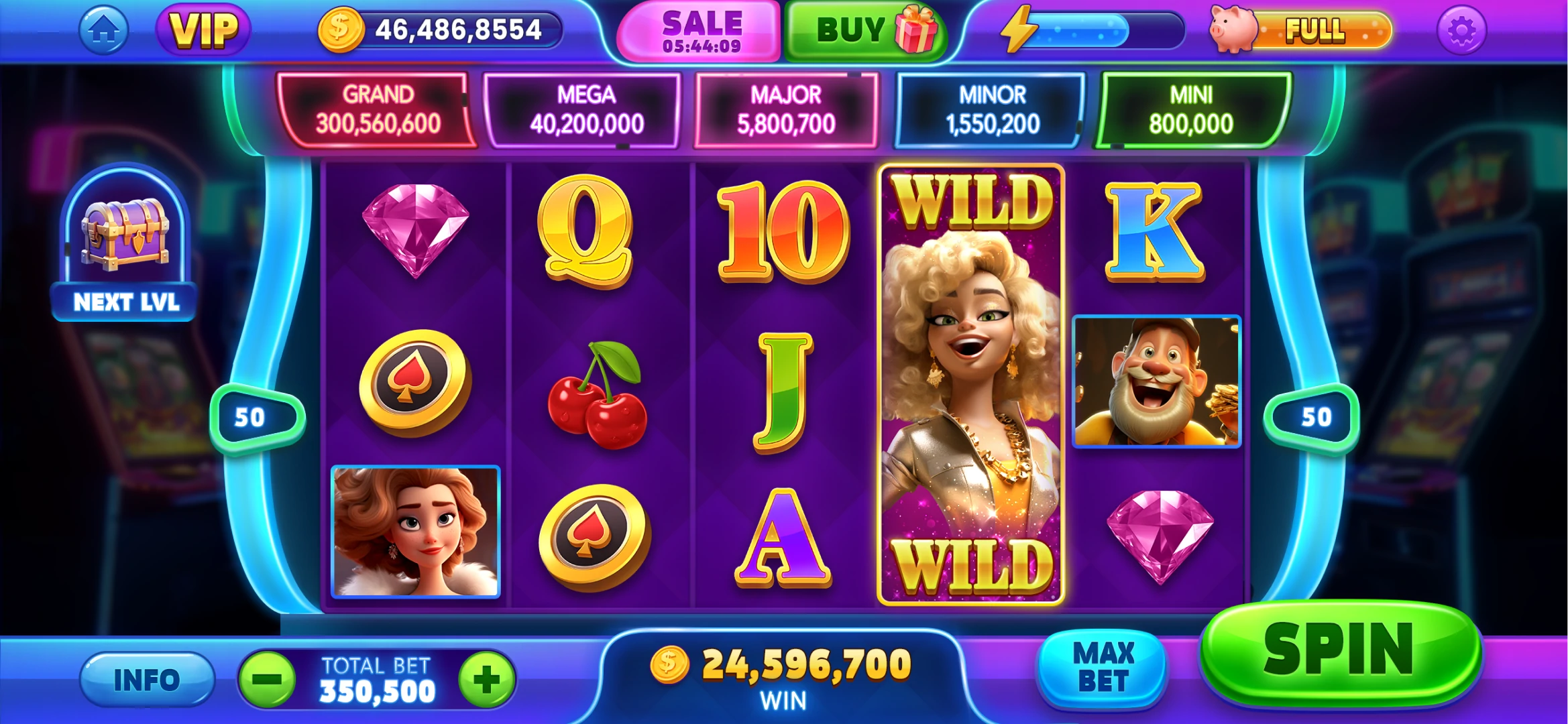Open the SALE offer
Screen dimensions: 1568x724
pyautogui.click(x=701, y=32)
